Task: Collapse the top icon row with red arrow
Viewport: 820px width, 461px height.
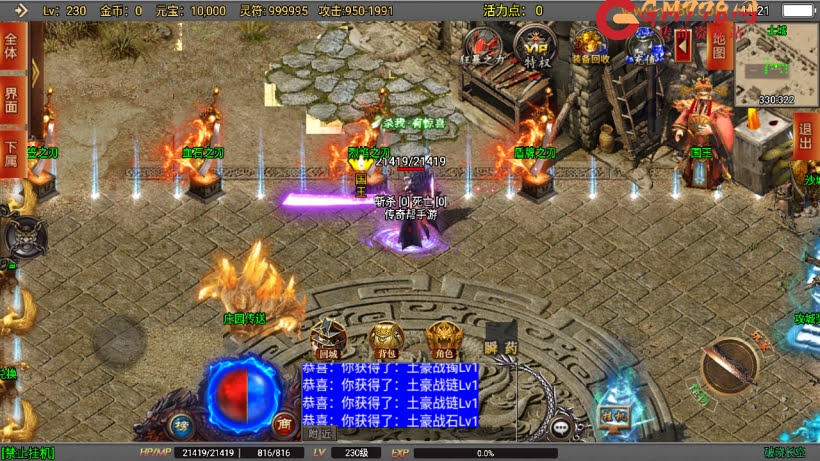Action: pos(683,43)
